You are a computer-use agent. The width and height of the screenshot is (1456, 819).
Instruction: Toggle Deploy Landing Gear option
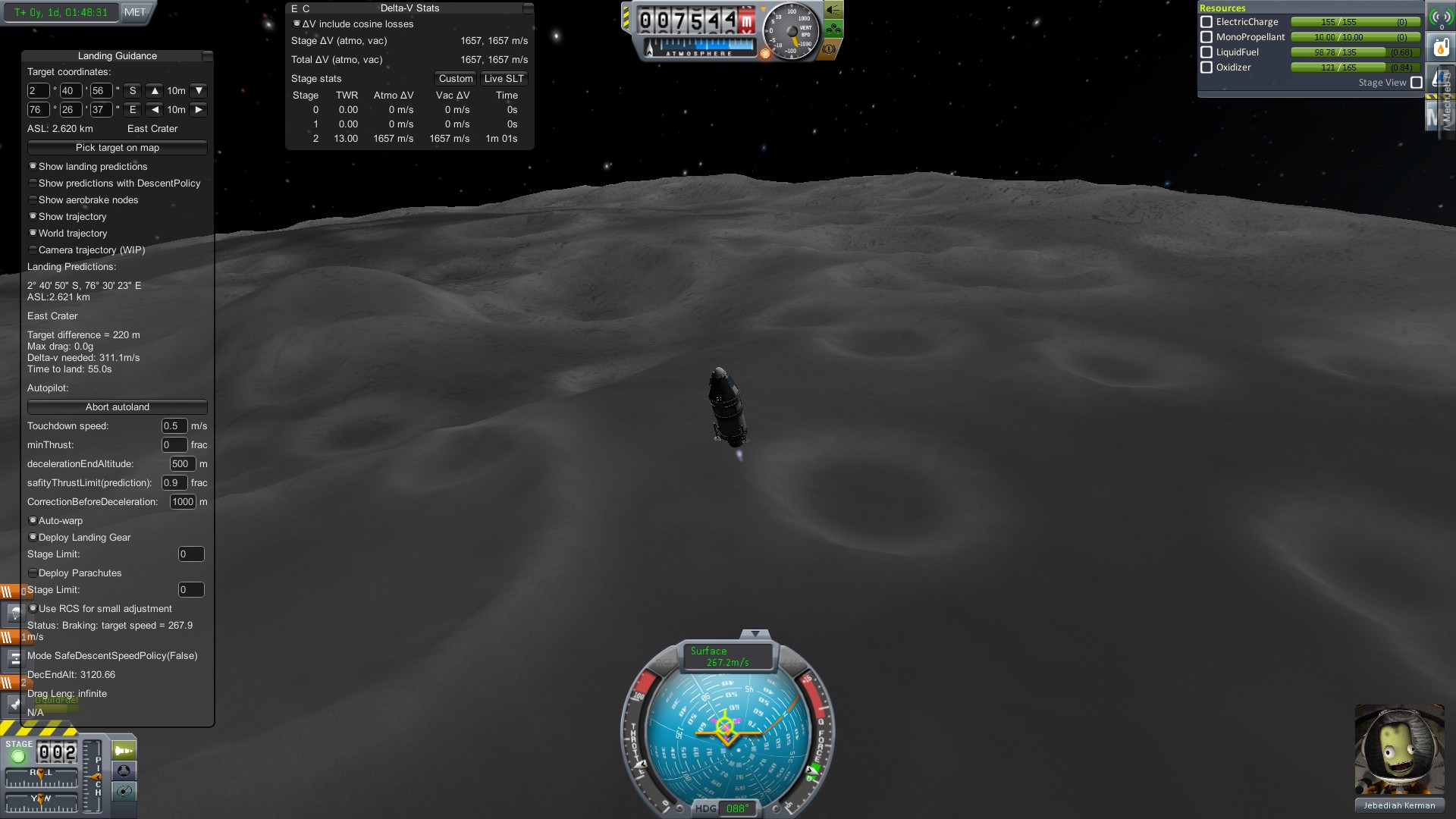pos(33,538)
